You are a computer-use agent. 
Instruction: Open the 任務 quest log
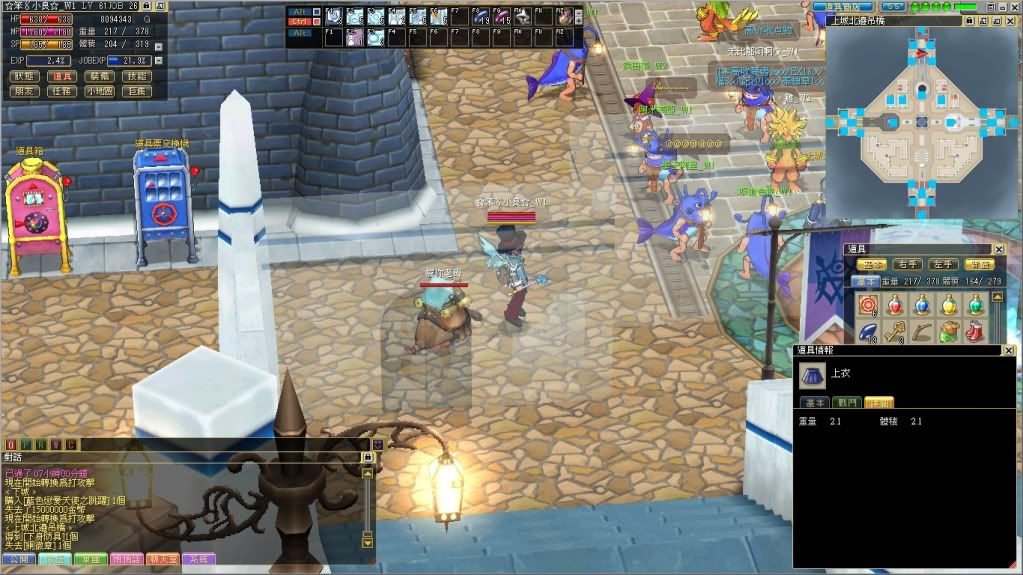62,91
